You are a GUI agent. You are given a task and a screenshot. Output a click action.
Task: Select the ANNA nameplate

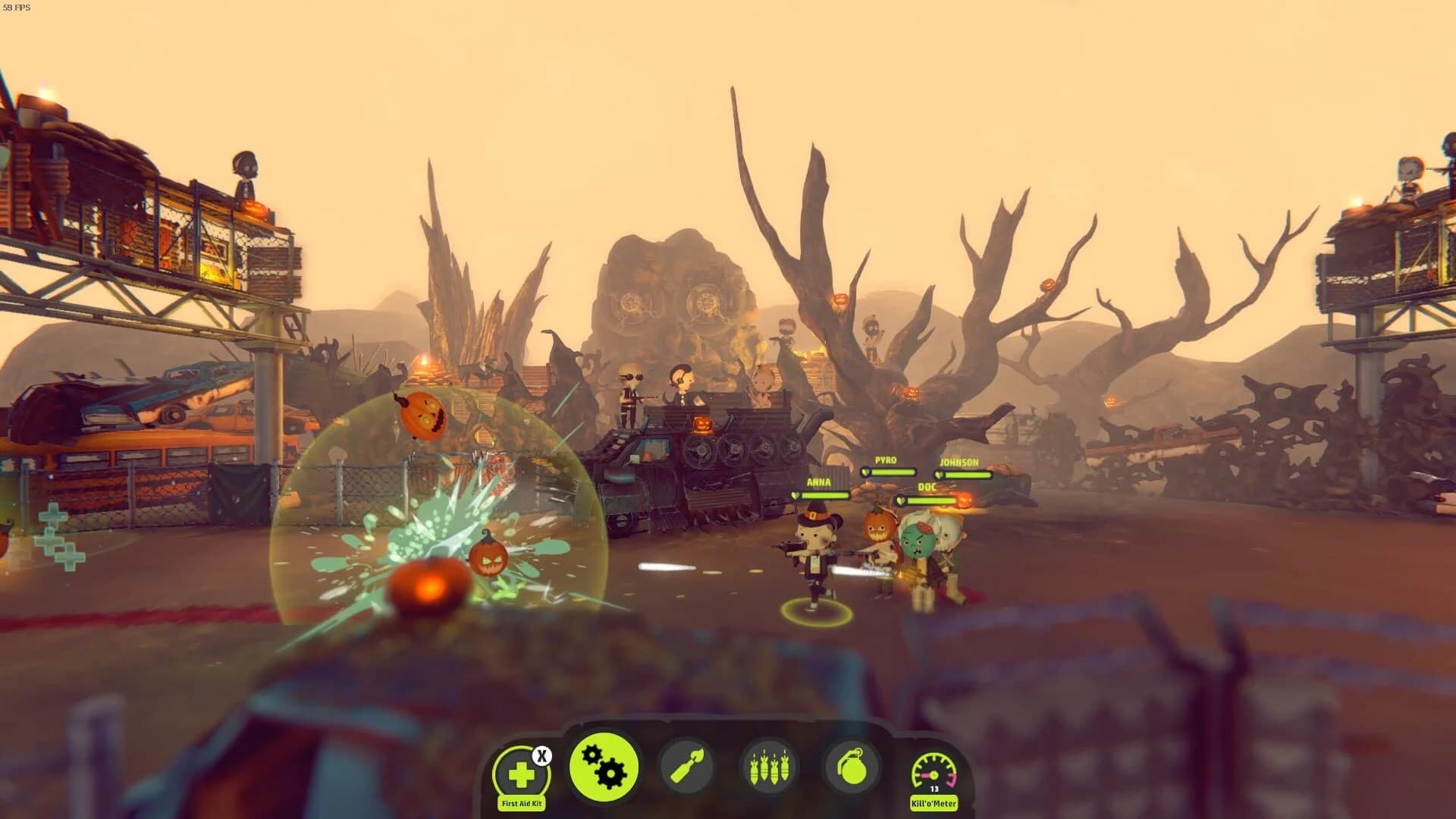pyautogui.click(x=819, y=482)
